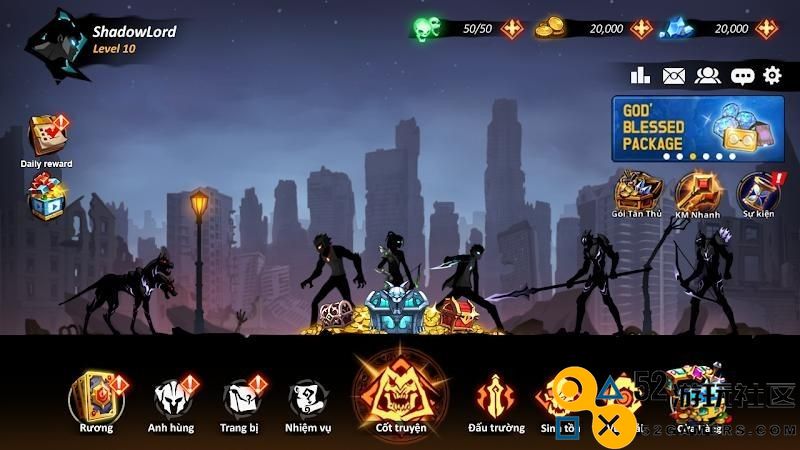The image size is (800, 450).
Task: Add more blue gems
Action: (x=766, y=28)
